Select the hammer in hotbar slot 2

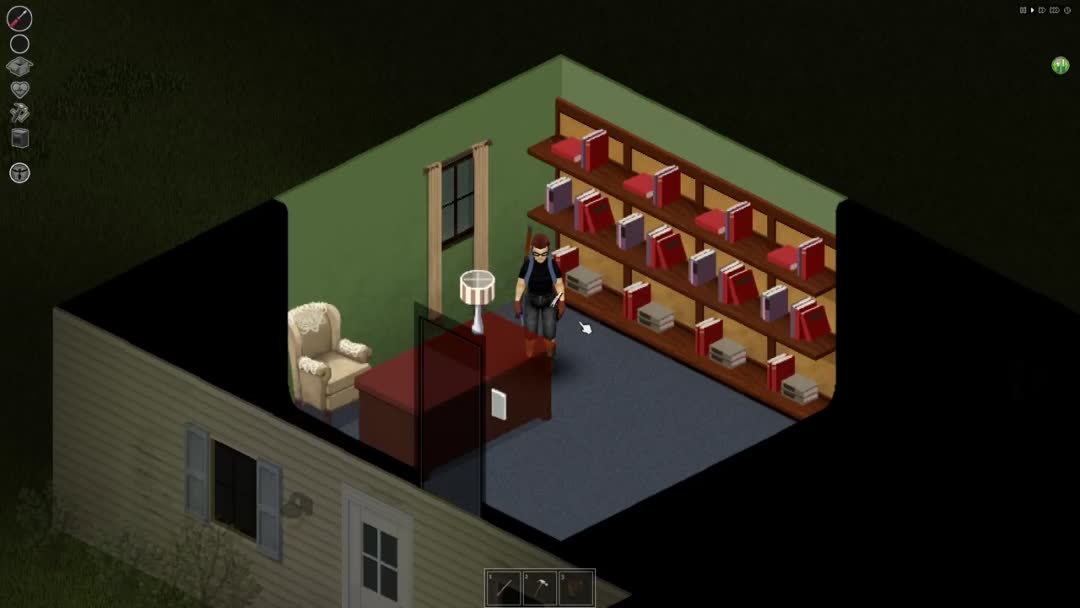coord(540,588)
